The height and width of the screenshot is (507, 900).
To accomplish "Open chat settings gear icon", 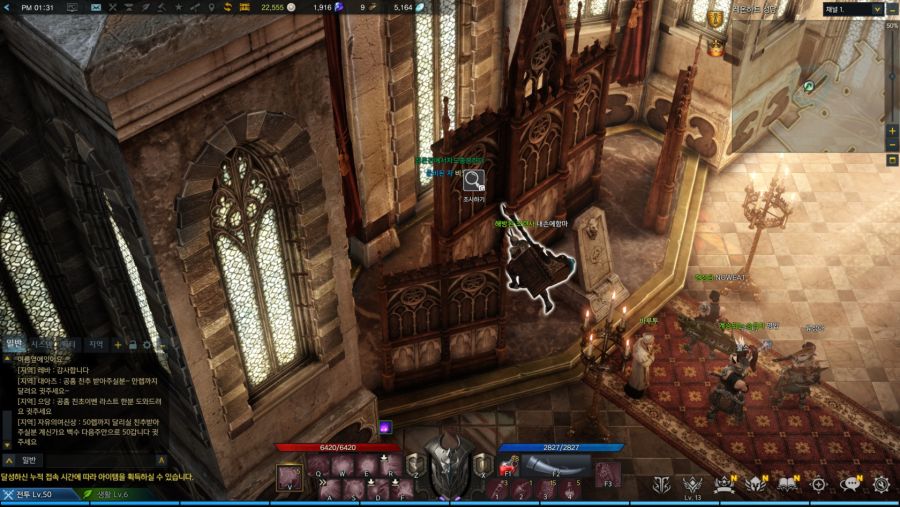I will click(146, 345).
